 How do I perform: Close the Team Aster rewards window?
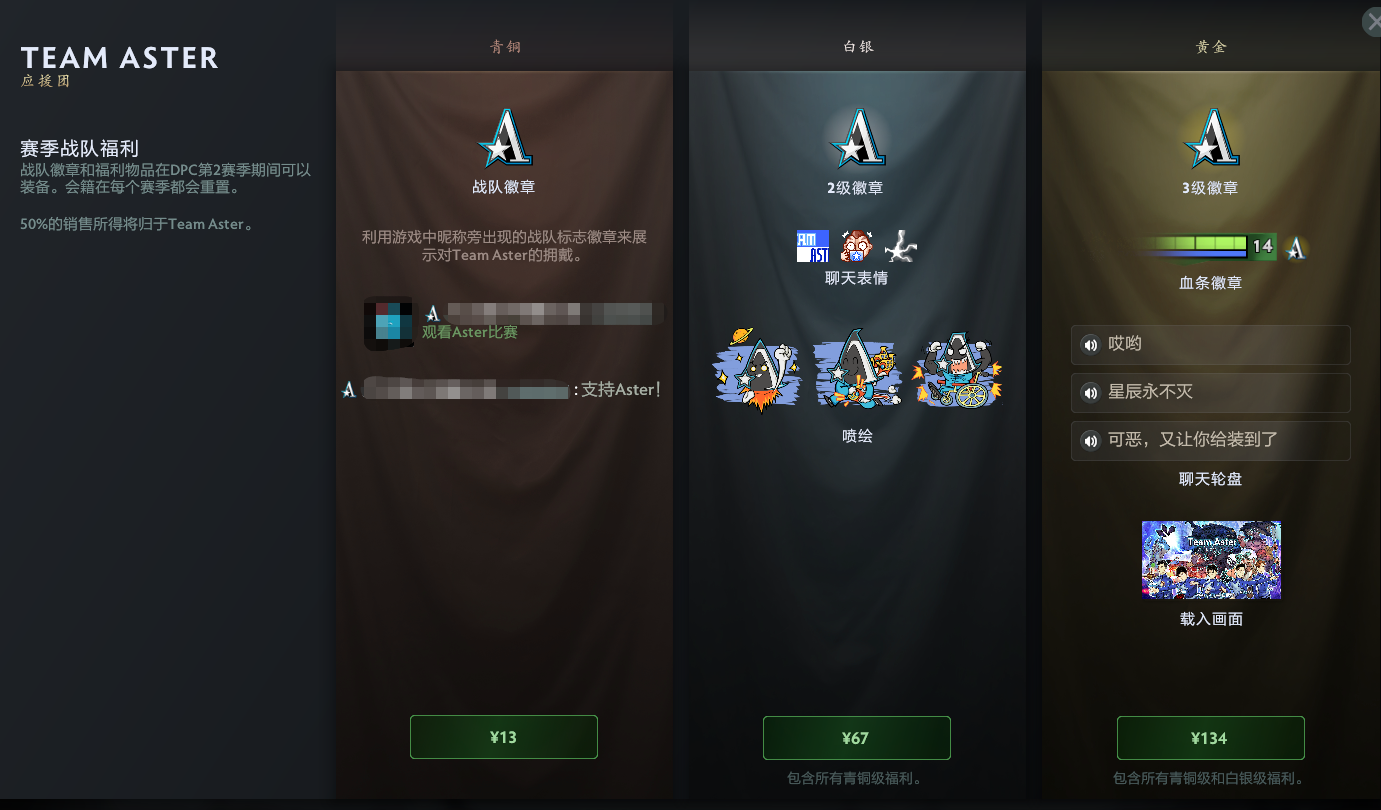click(1373, 21)
